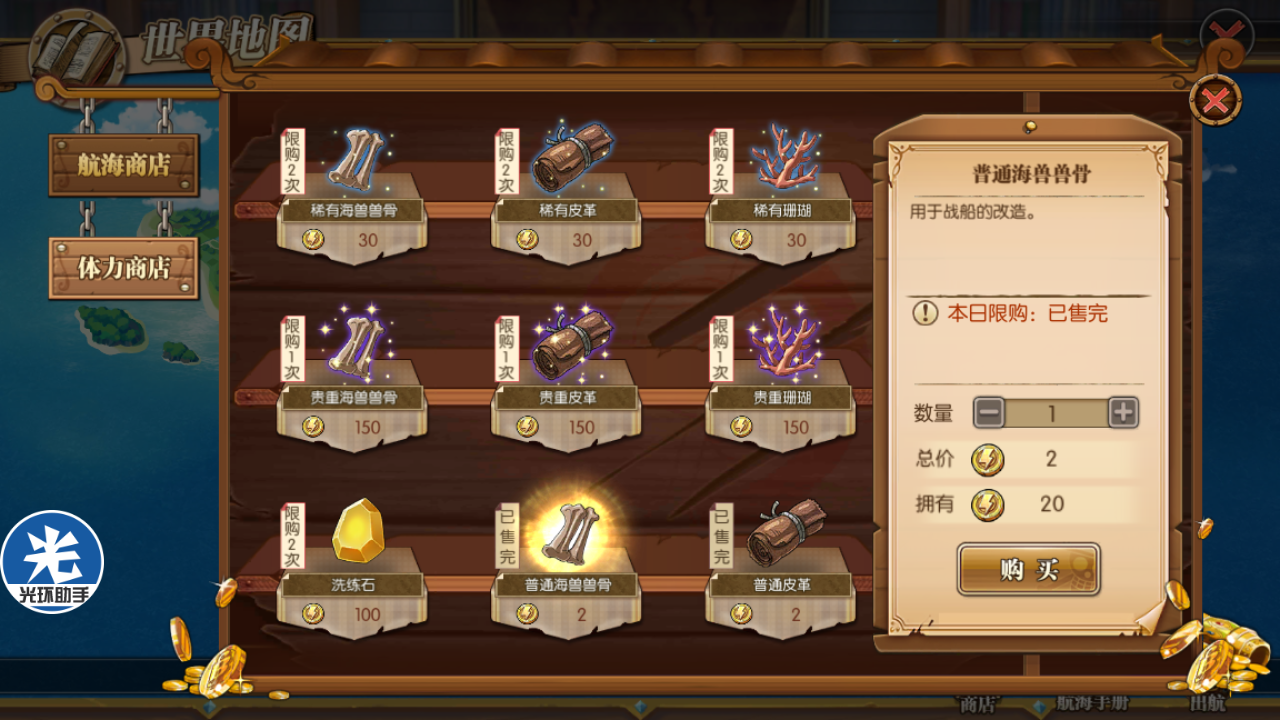Click the 购买 buy button
Screen dimensions: 1280x720
coord(1028,570)
